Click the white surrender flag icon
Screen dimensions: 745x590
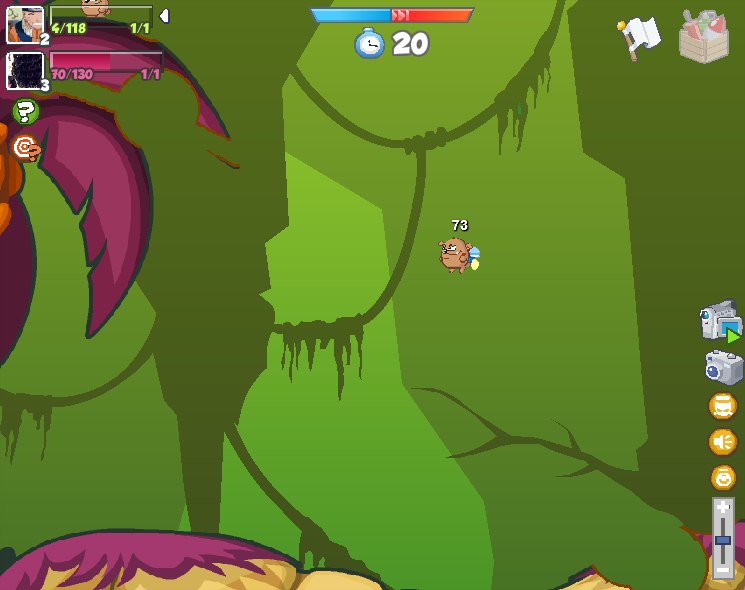(x=639, y=37)
